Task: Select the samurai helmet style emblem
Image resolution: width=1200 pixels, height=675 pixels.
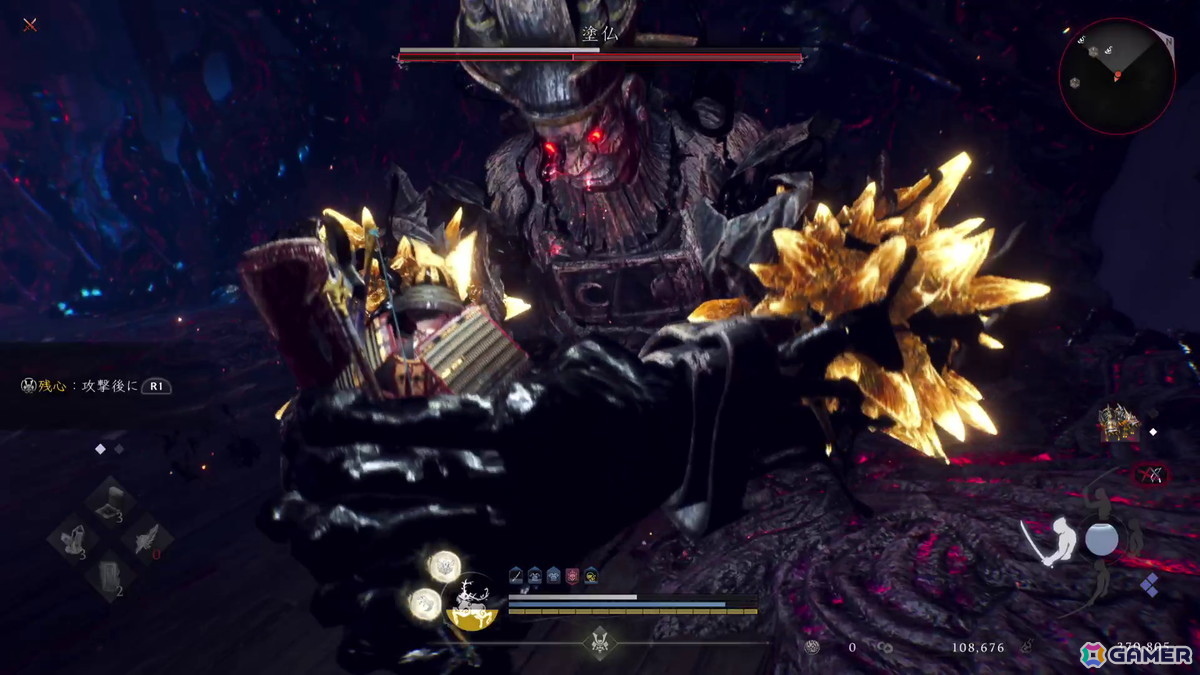Action: (600, 641)
